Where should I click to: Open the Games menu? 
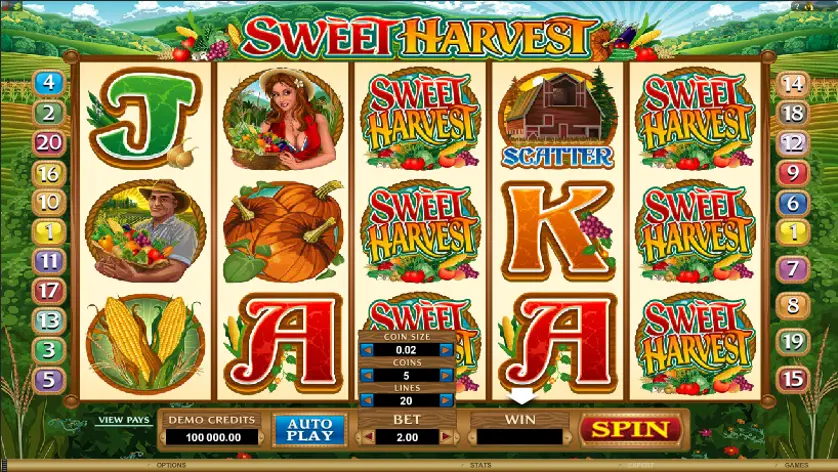click(796, 465)
